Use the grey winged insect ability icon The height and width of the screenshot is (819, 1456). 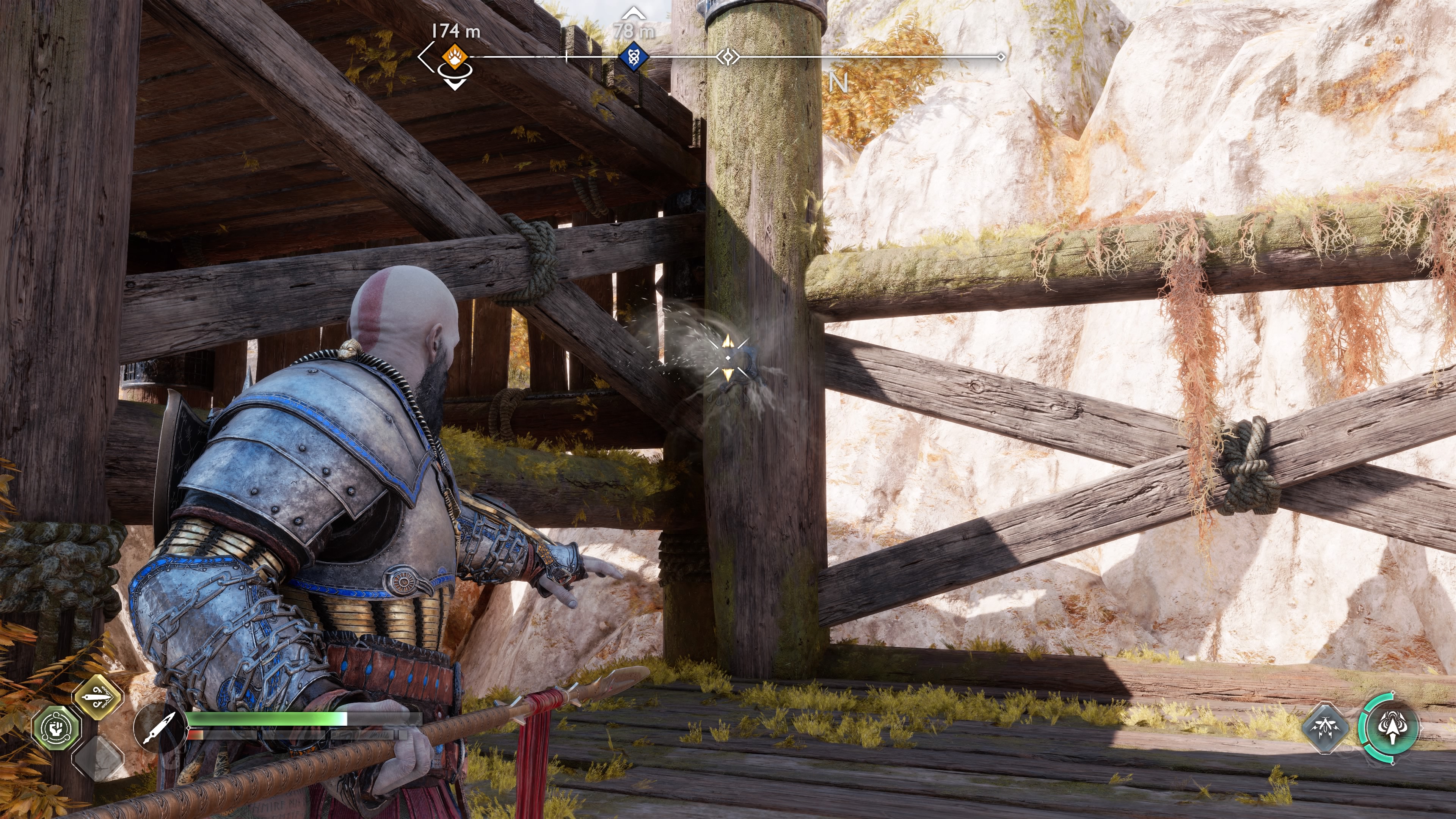(1325, 728)
